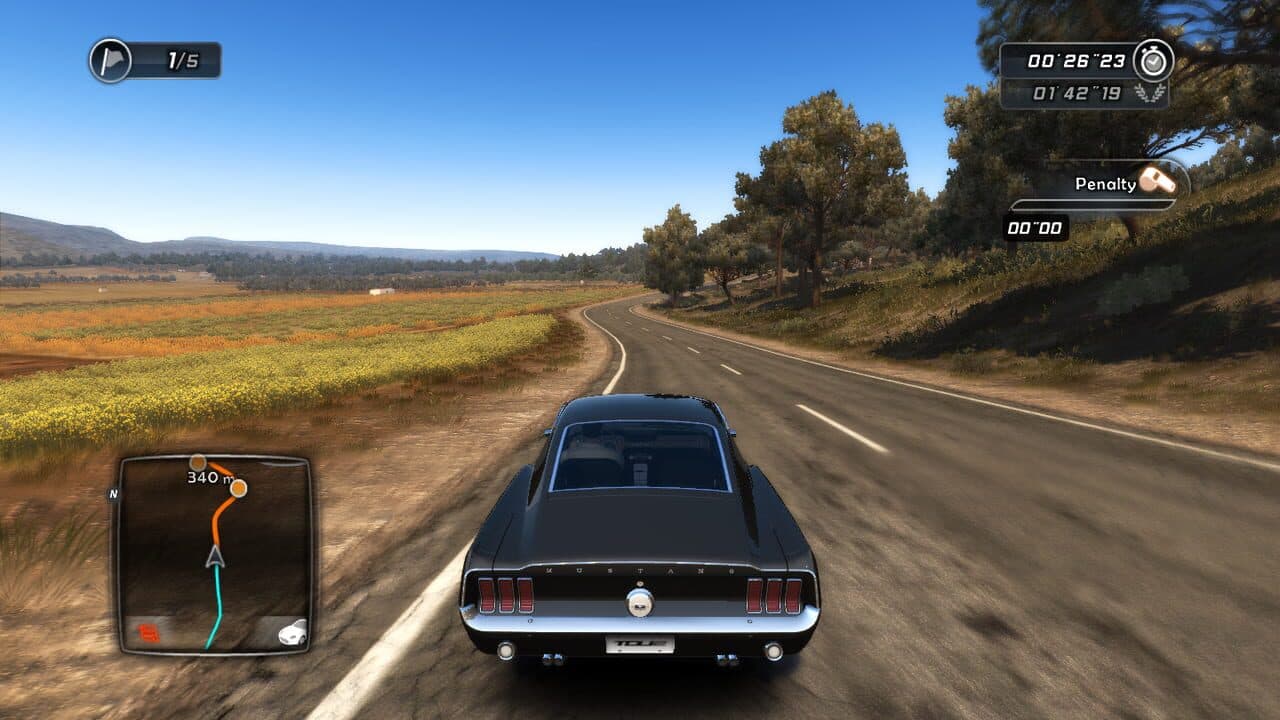The width and height of the screenshot is (1280, 720).
Task: Select the white car icon on the minimap
Action: coord(291,632)
